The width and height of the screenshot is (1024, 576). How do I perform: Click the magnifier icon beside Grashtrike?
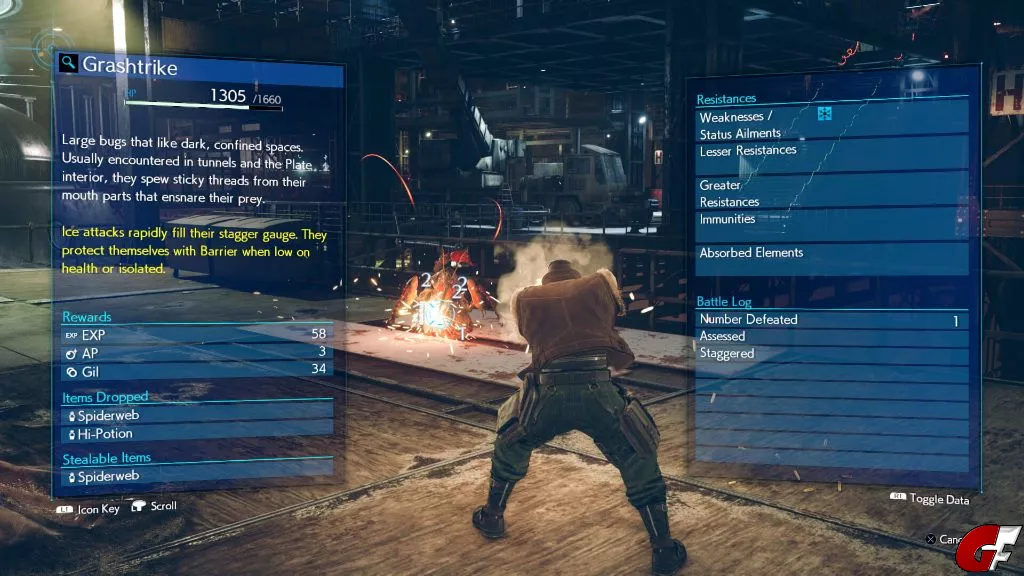point(68,64)
